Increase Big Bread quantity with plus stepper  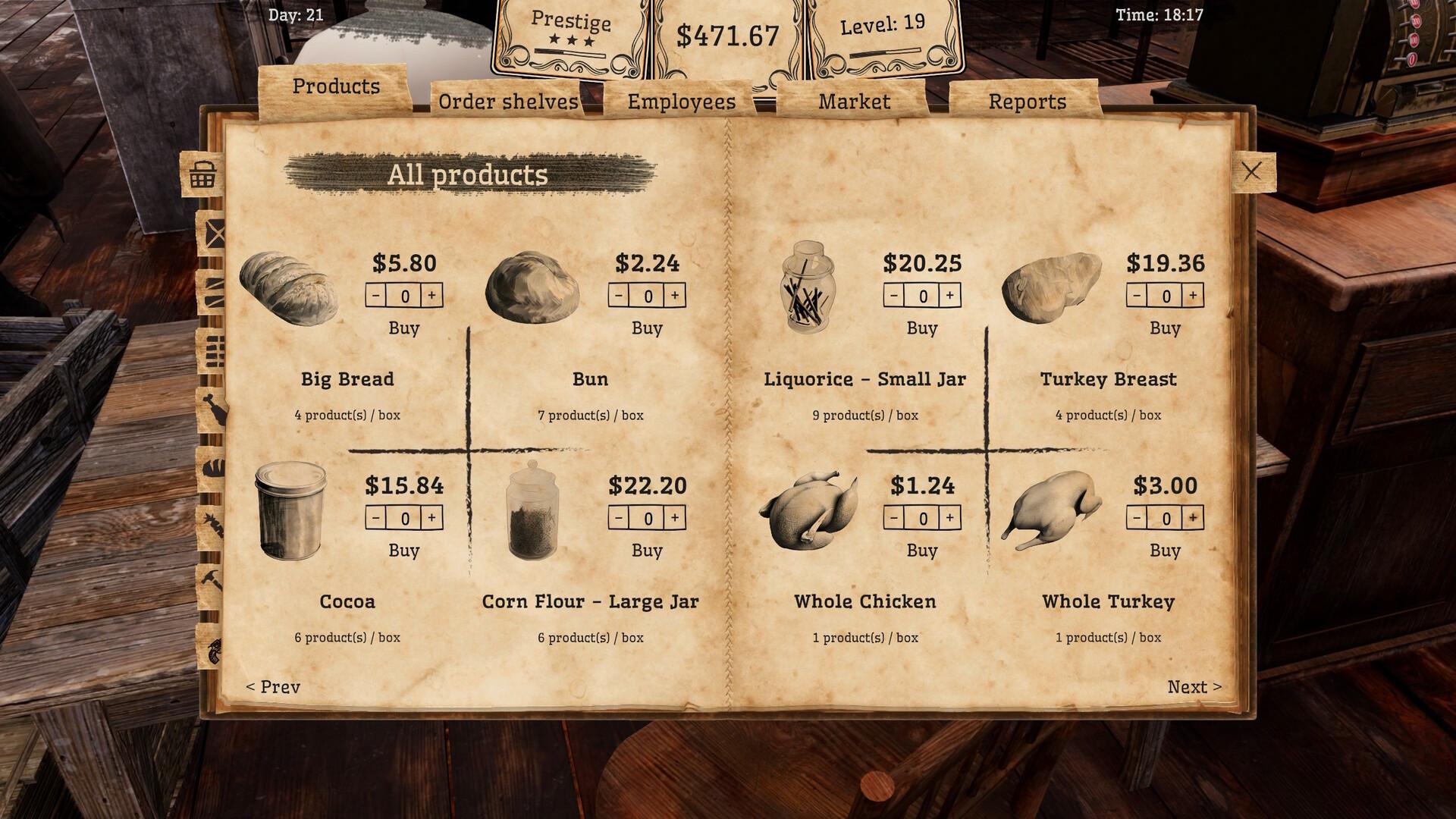click(433, 297)
